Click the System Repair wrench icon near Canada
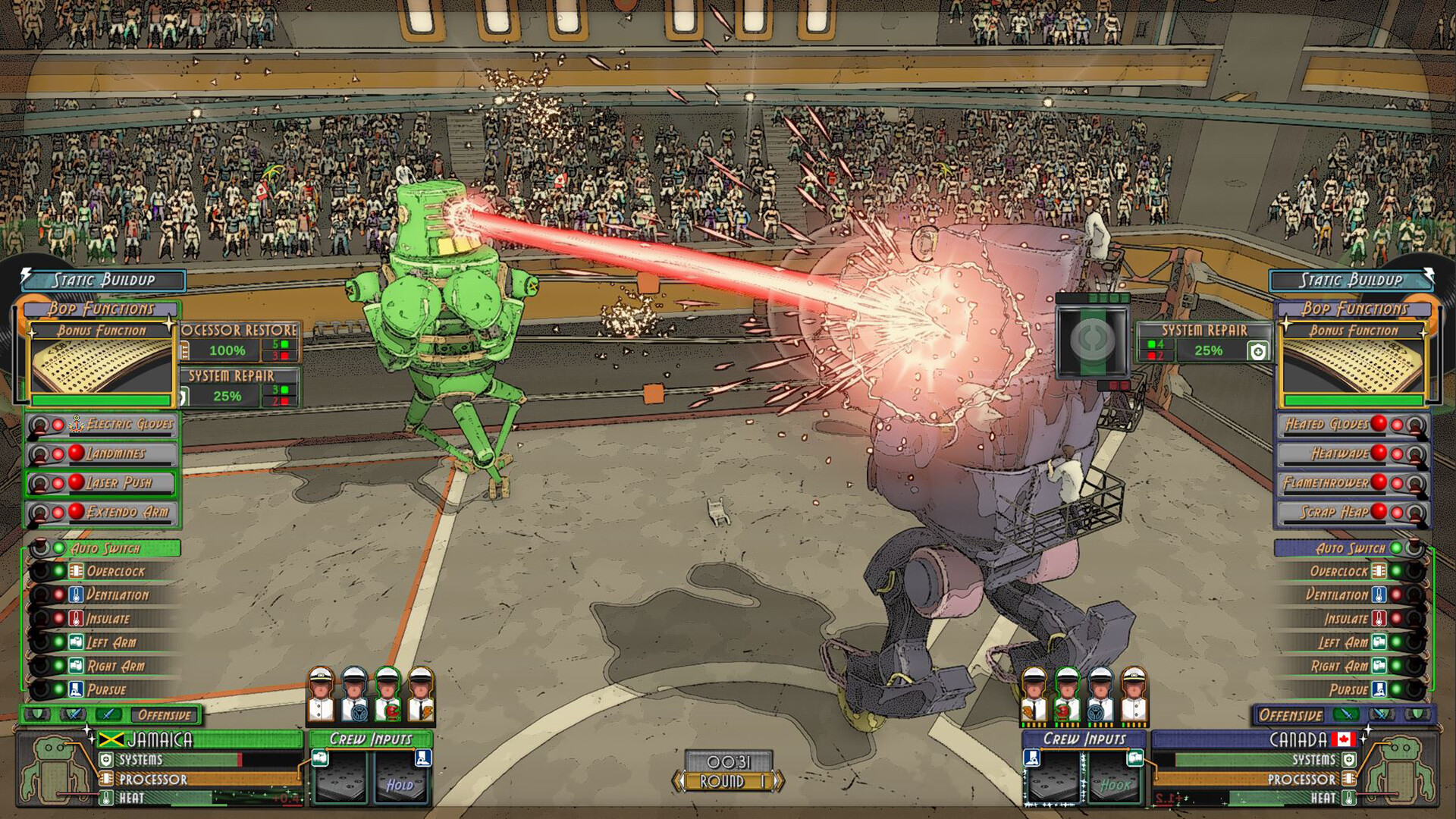 [x=1258, y=352]
